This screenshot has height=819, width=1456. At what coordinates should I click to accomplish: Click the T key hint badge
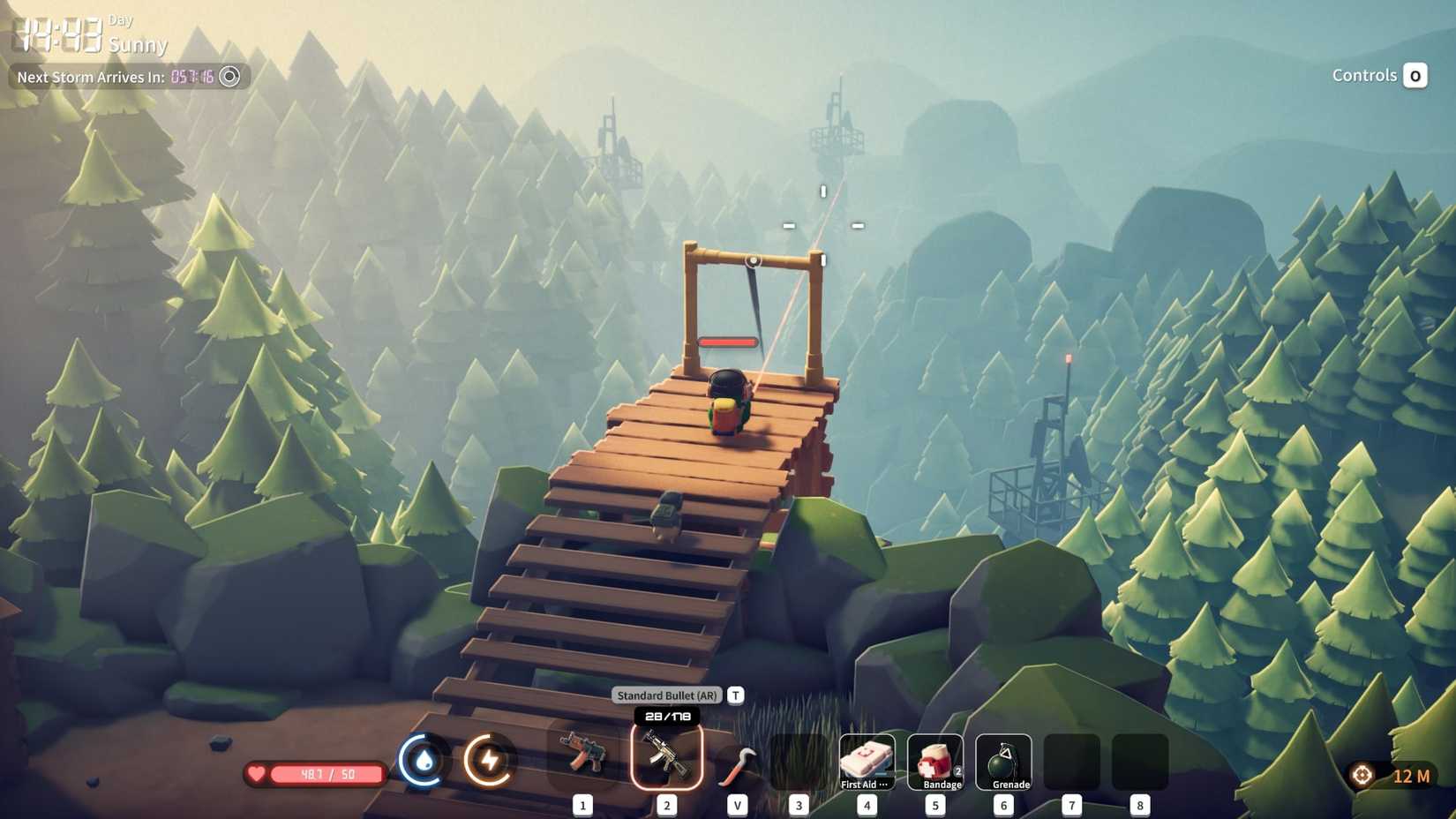(734, 695)
